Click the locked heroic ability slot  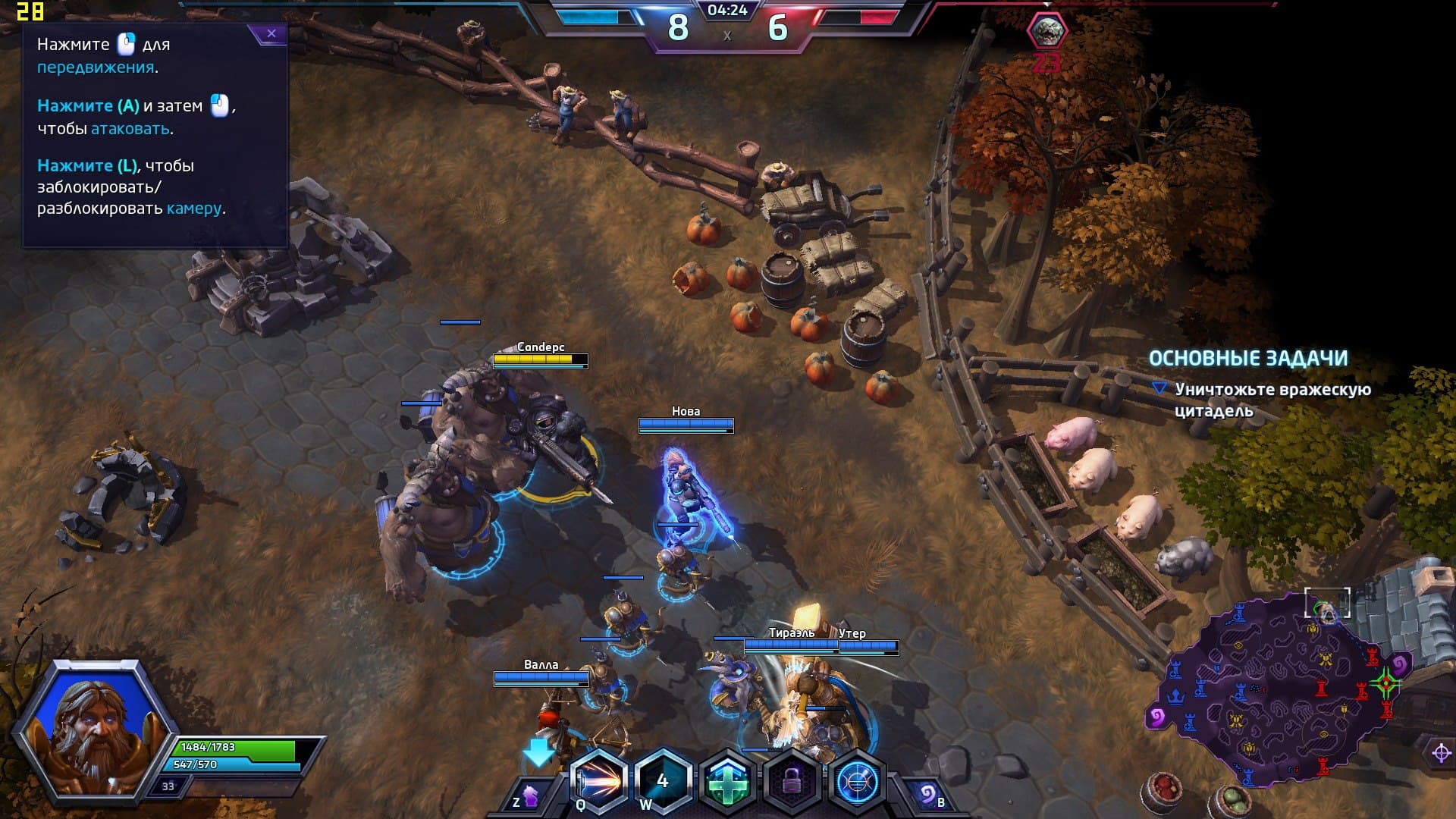pyautogui.click(x=792, y=781)
